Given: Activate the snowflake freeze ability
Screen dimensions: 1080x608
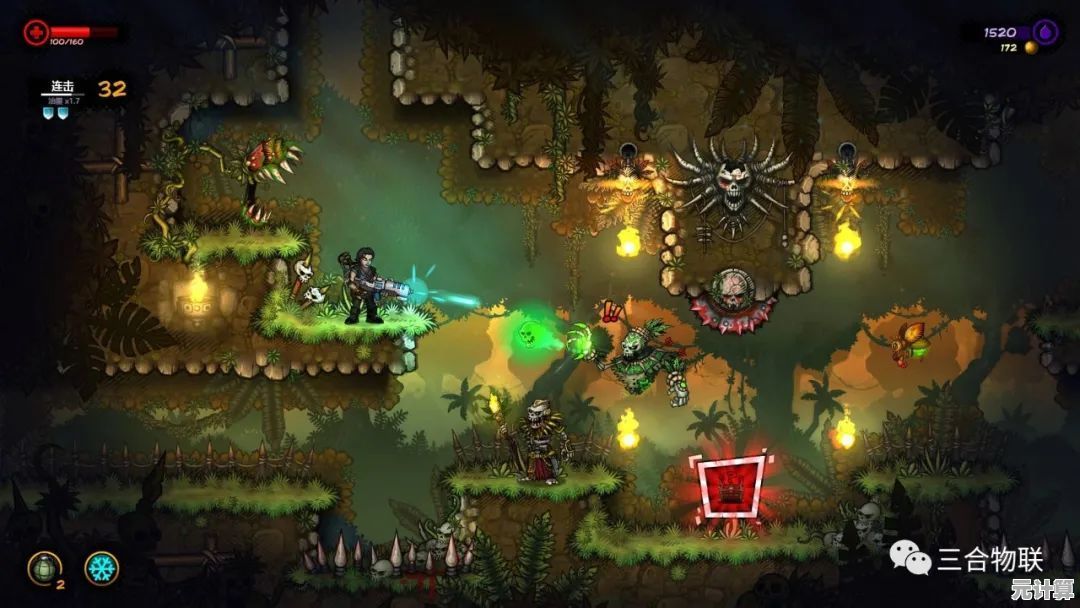Looking at the screenshot, I should [x=101, y=568].
